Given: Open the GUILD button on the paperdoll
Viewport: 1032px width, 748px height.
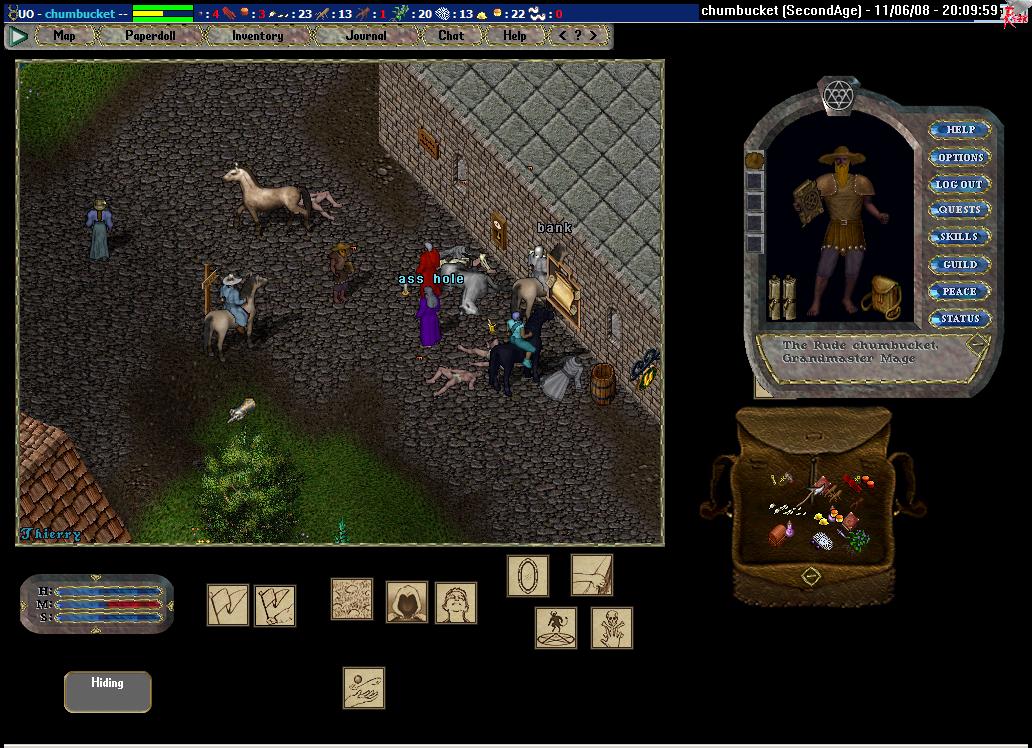Looking at the screenshot, I should click(x=960, y=264).
